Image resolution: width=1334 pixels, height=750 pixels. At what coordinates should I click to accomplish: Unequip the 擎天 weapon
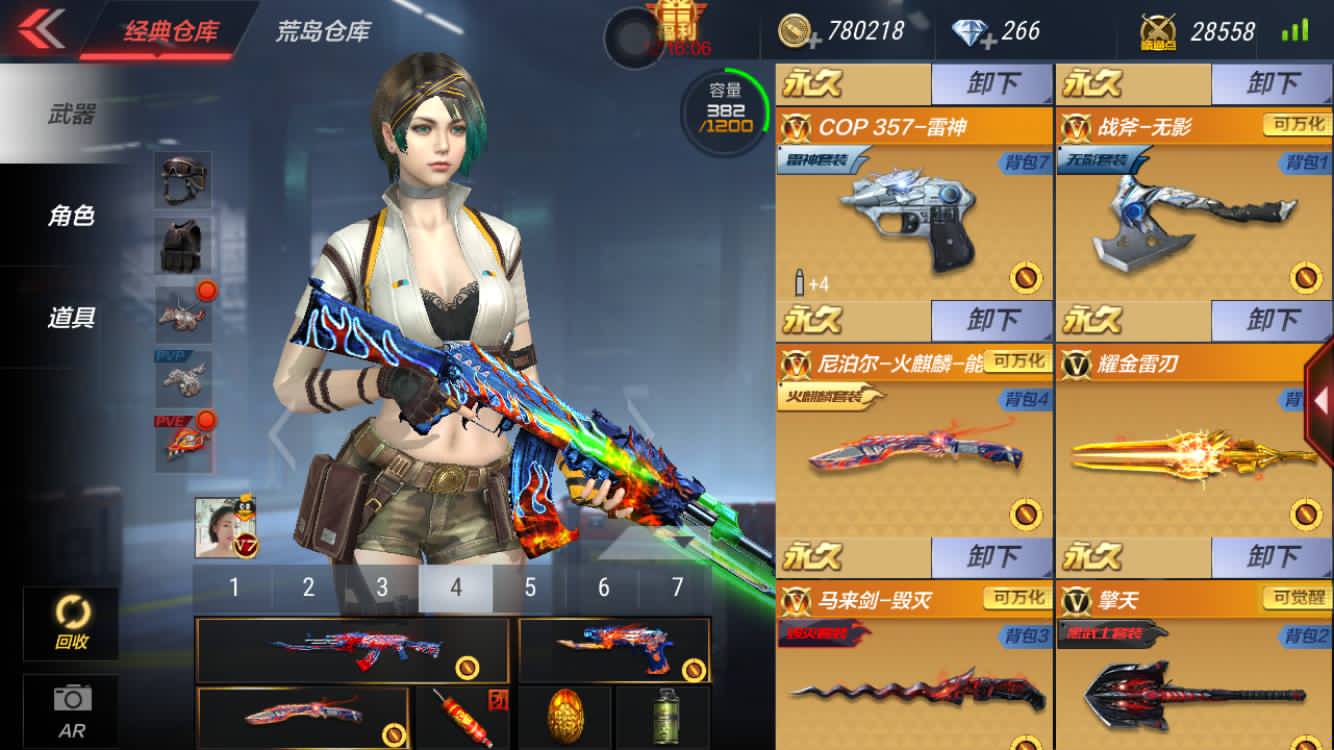coord(1271,556)
